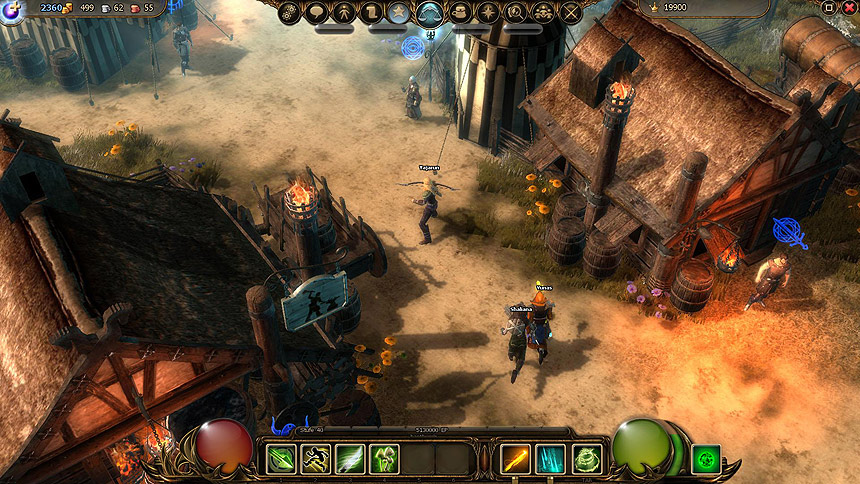Image resolution: width=860 pixels, height=484 pixels.
Task: Click the glowing green orb button
Action: click(706, 459)
